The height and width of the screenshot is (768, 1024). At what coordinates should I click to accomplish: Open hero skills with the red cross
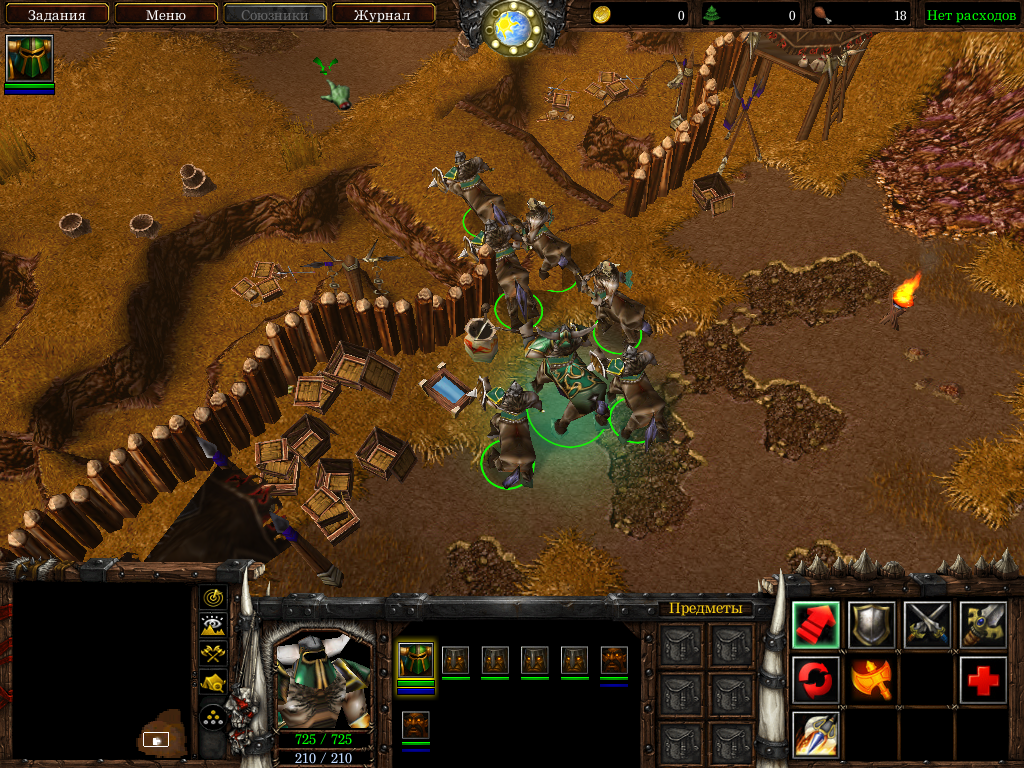pos(983,680)
